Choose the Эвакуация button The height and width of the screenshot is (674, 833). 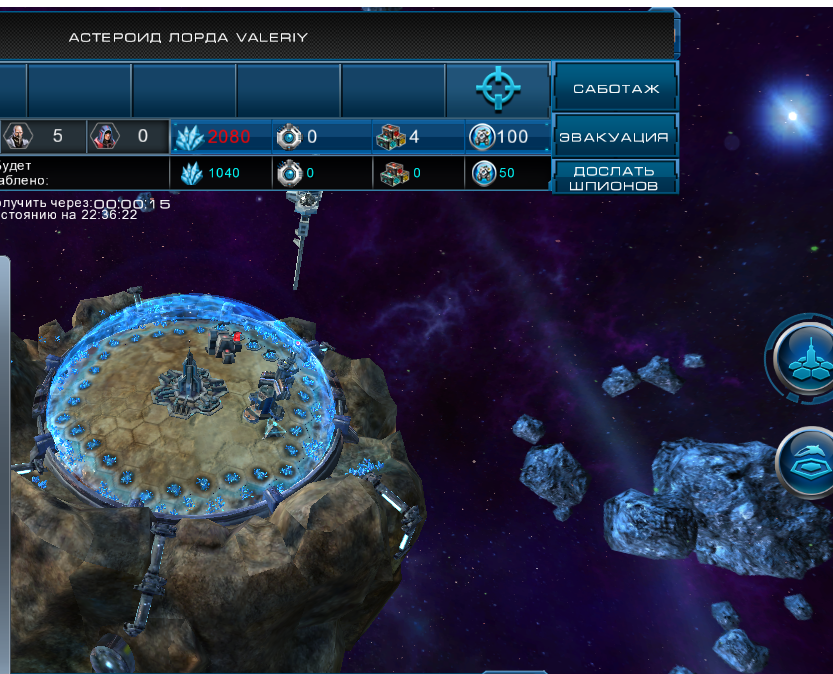(615, 137)
